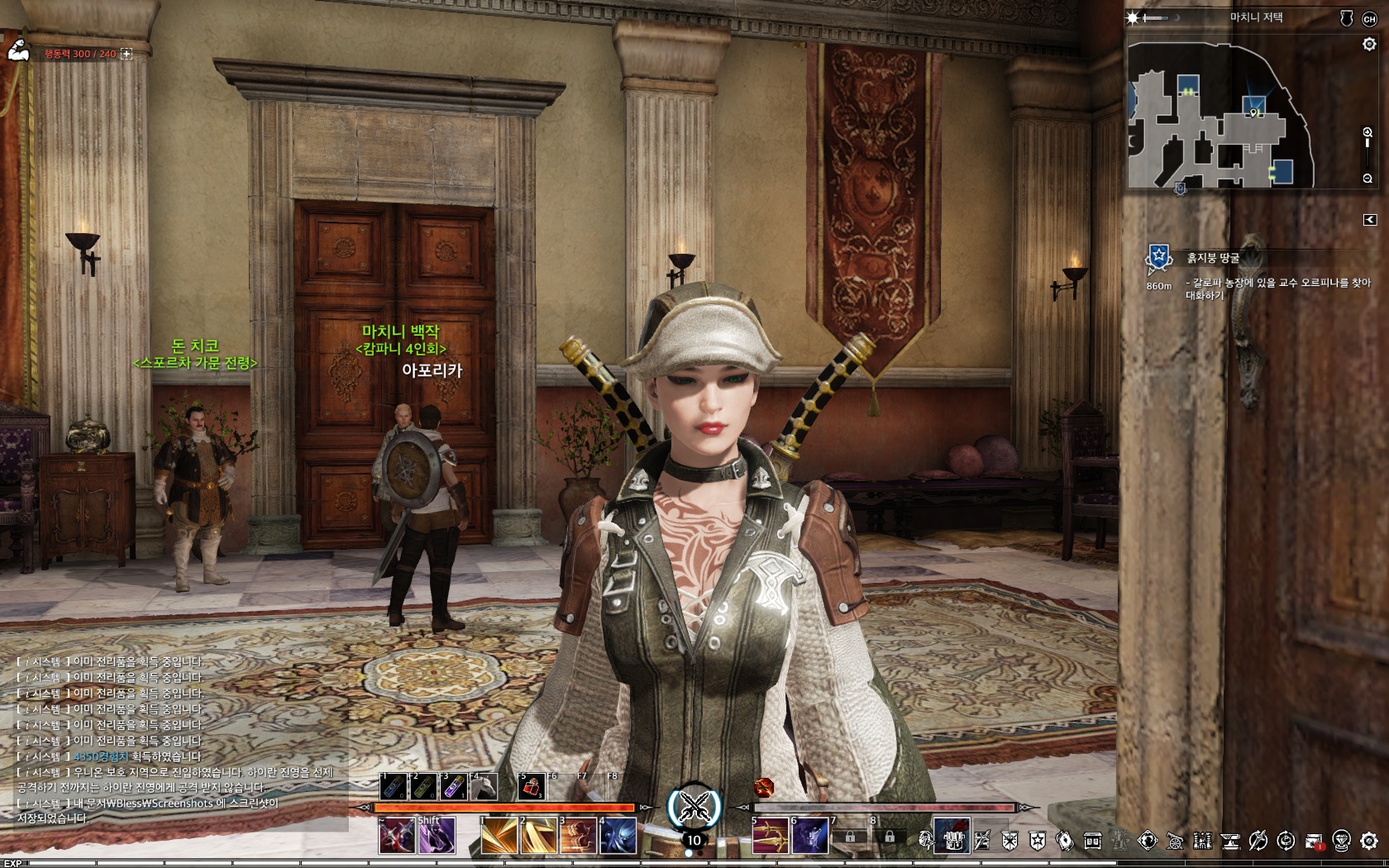Viewport: 1389px width, 868px height.
Task: Activate the blue masked face skill in slot 4
Action: tap(618, 837)
